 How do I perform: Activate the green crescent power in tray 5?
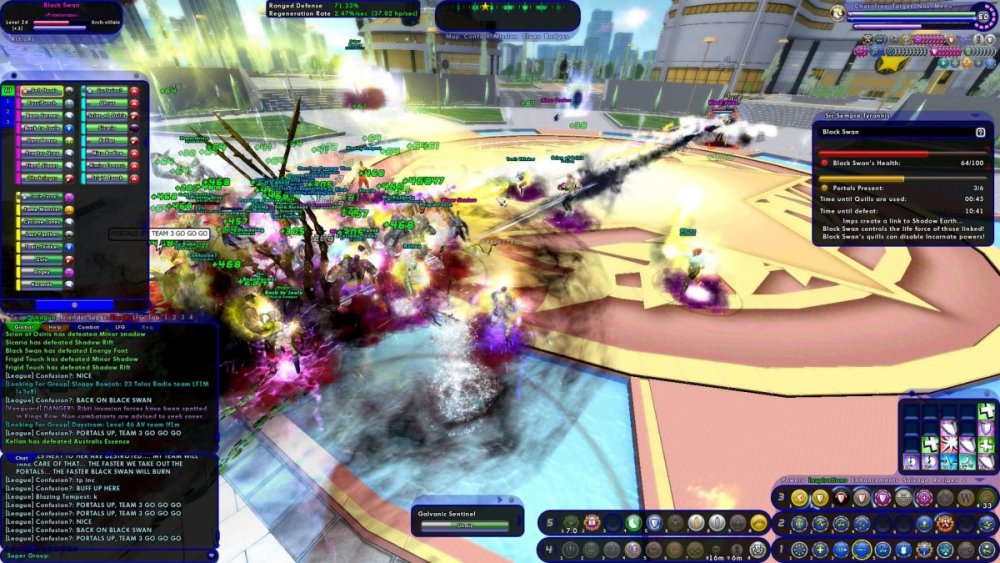pos(633,522)
